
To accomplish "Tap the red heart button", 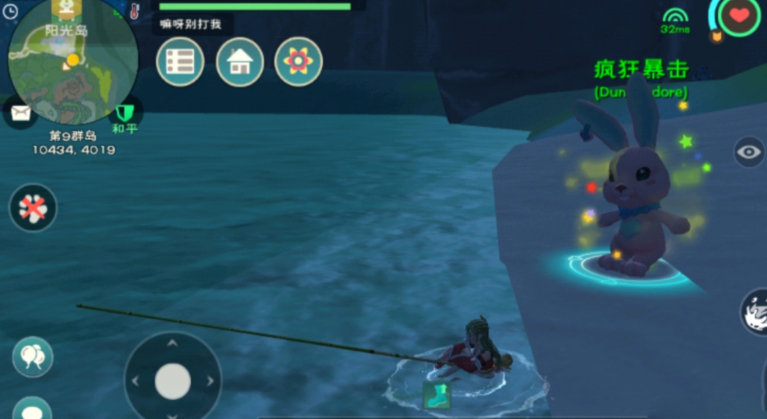I will [739, 16].
